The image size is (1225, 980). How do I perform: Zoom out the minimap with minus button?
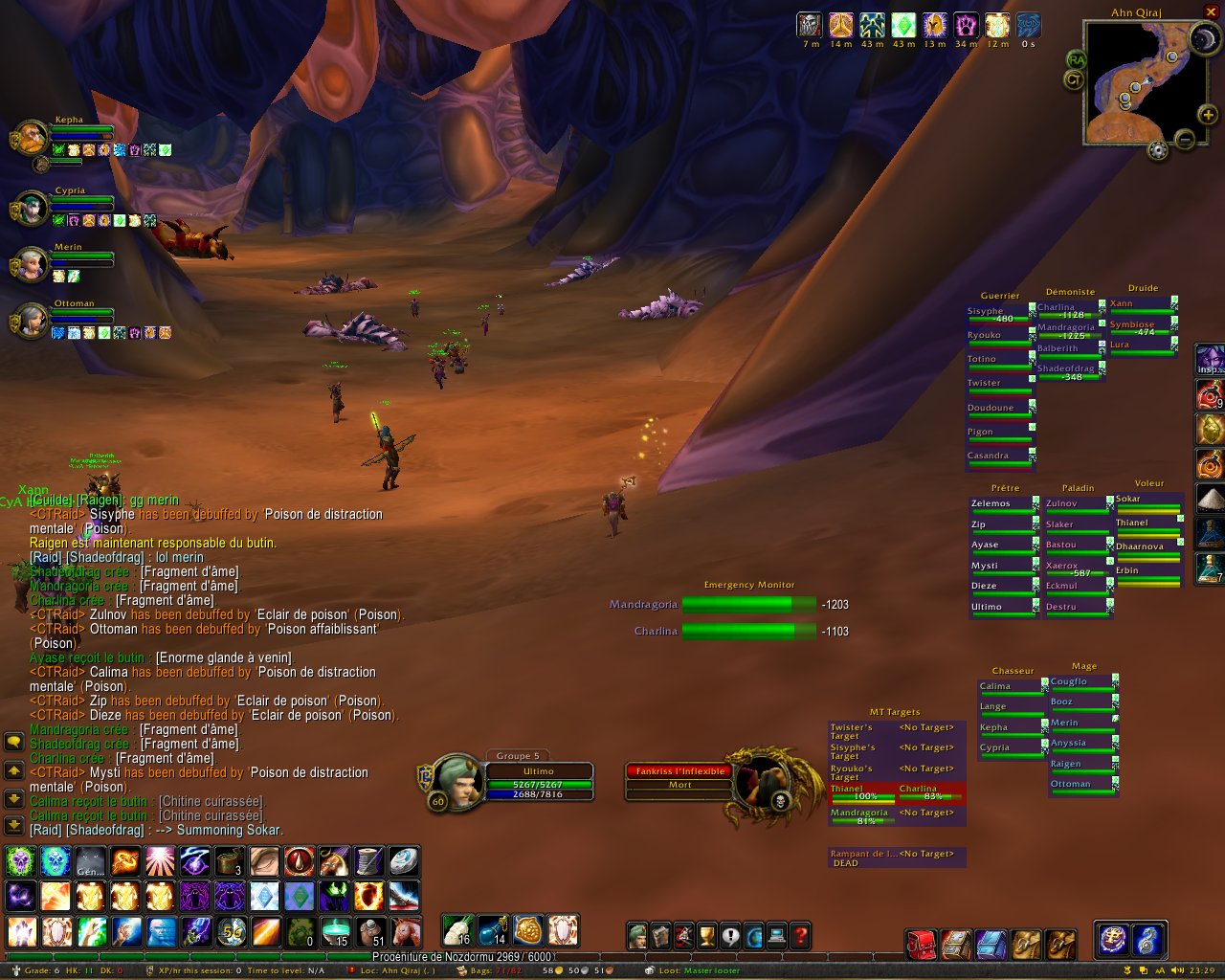point(1185,140)
